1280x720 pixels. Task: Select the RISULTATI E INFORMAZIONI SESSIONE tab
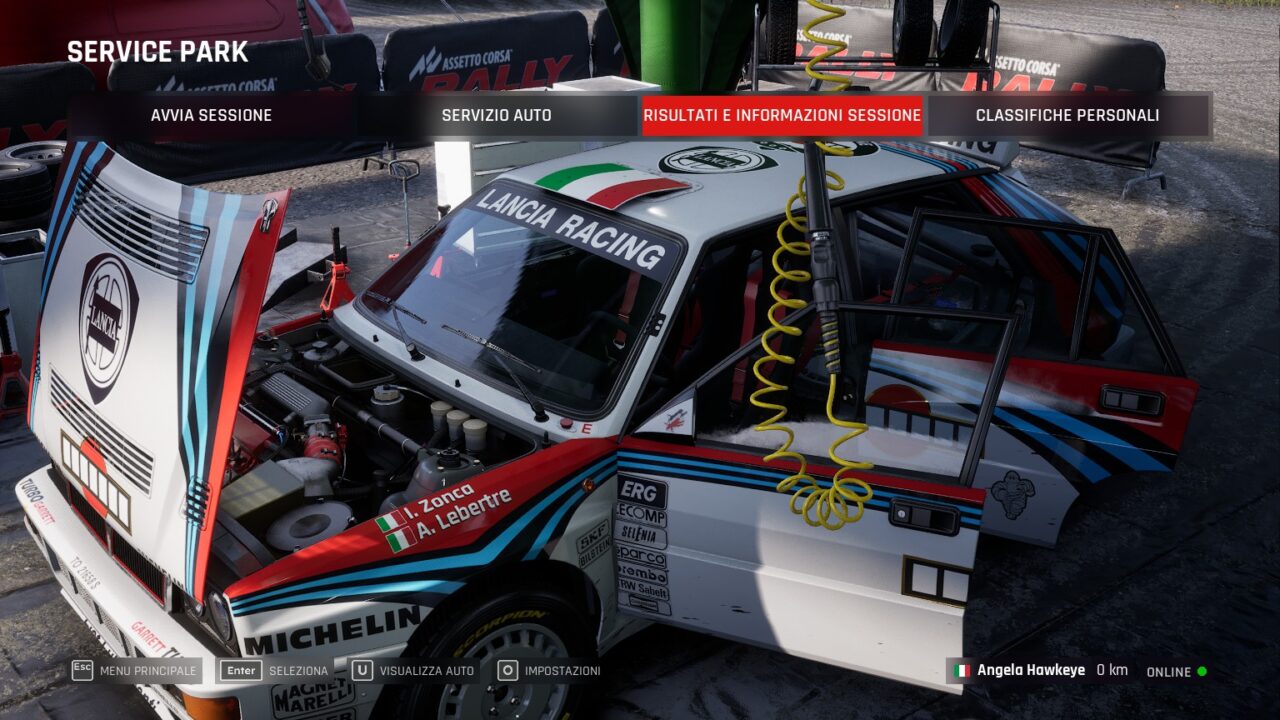(783, 115)
